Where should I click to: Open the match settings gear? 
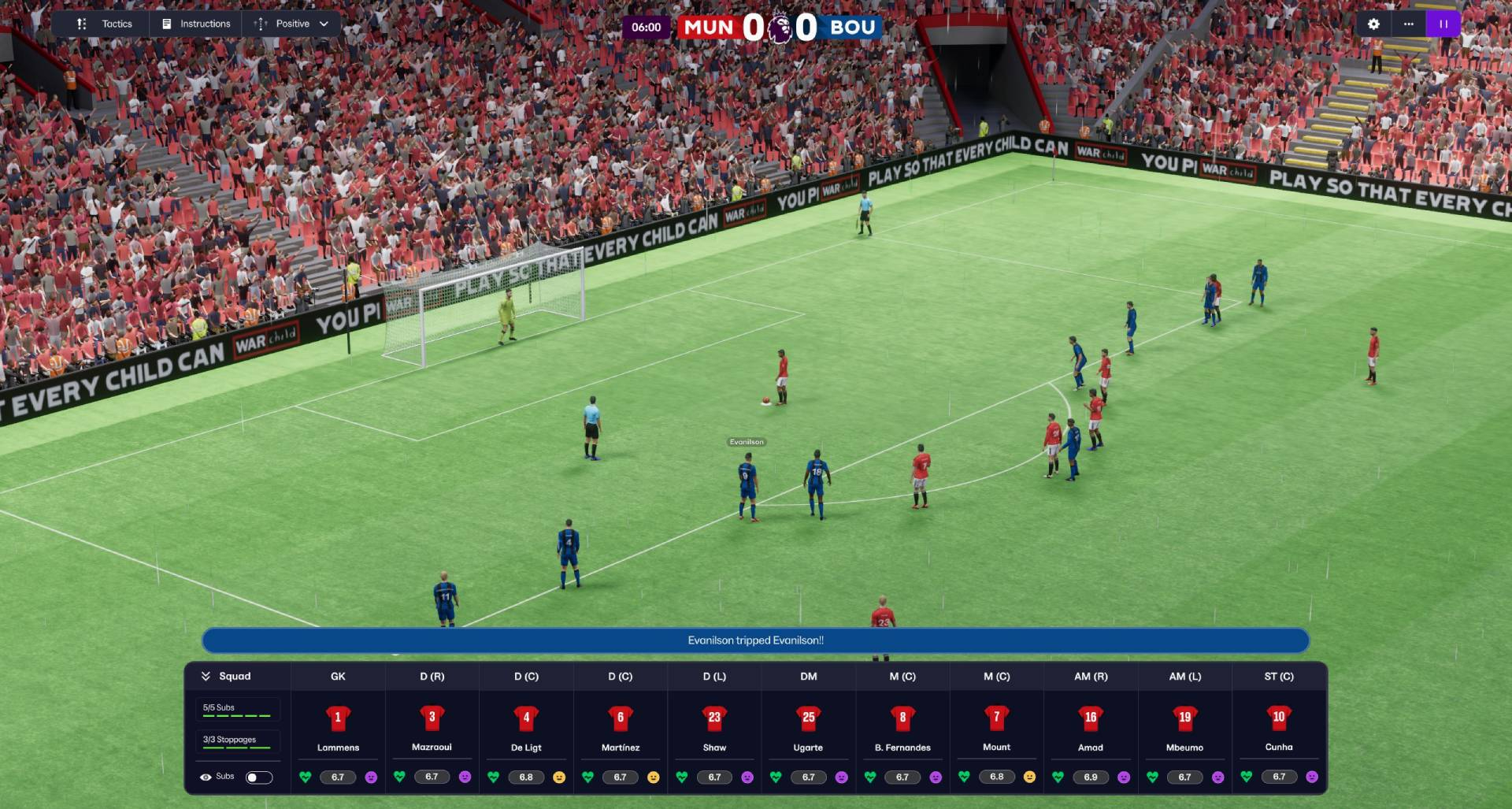click(1373, 24)
